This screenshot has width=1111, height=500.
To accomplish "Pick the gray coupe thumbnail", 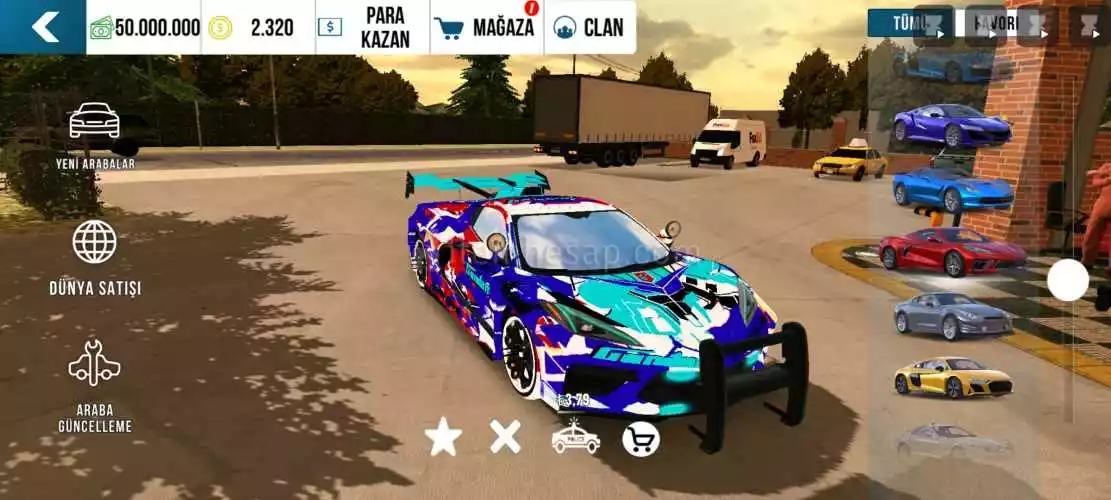I will tap(952, 314).
